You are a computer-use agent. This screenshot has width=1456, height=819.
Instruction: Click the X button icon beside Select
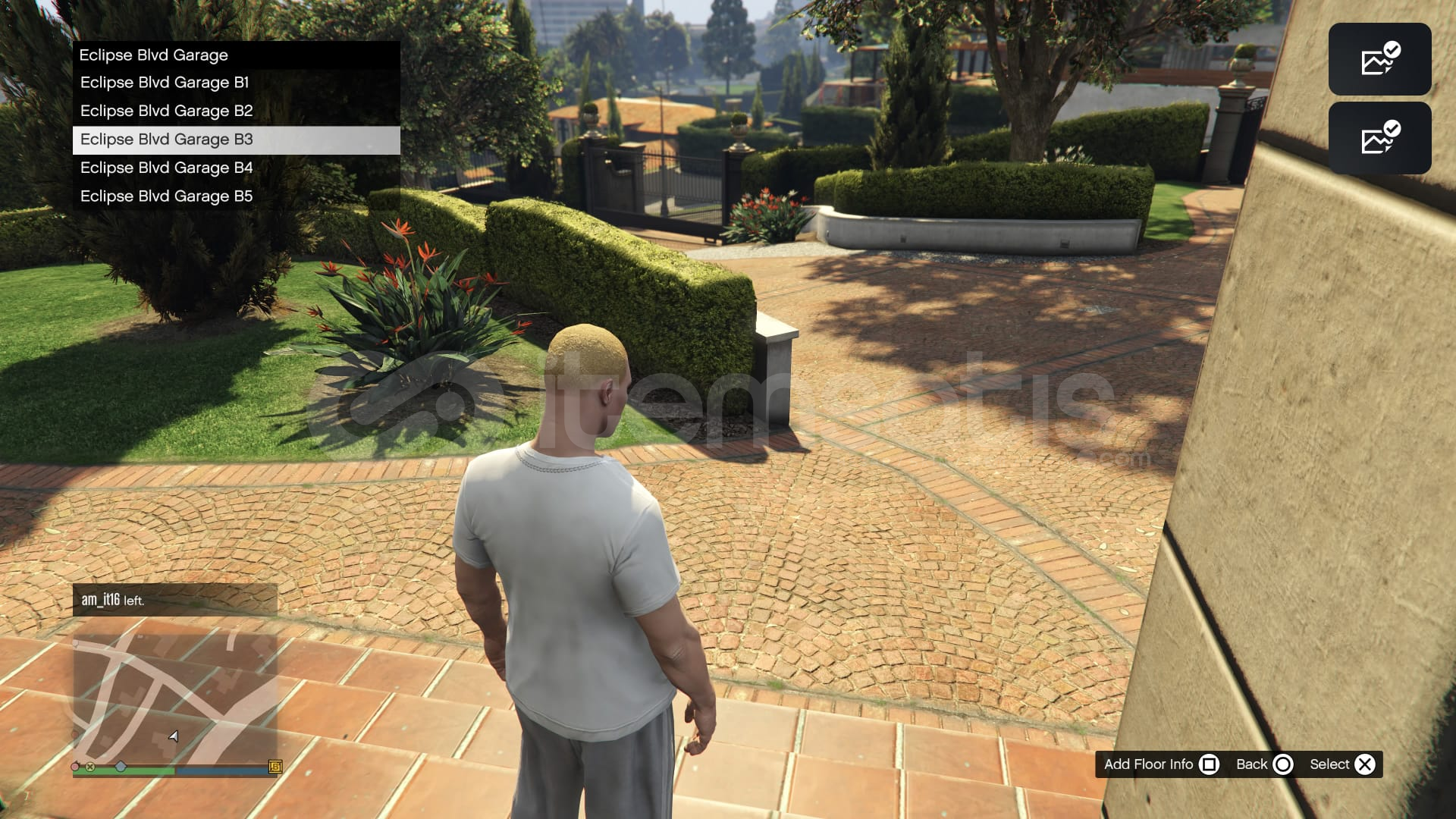1365,764
